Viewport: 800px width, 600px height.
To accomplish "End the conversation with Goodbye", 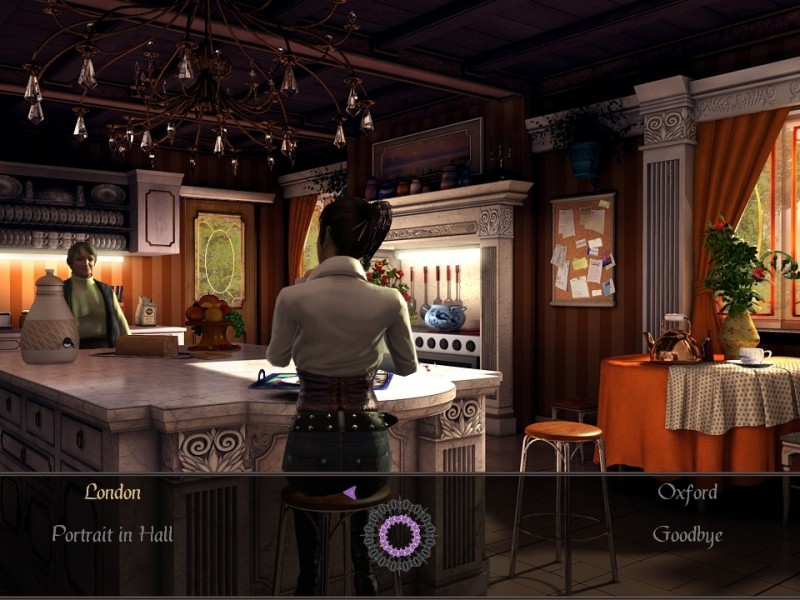I will pos(687,535).
